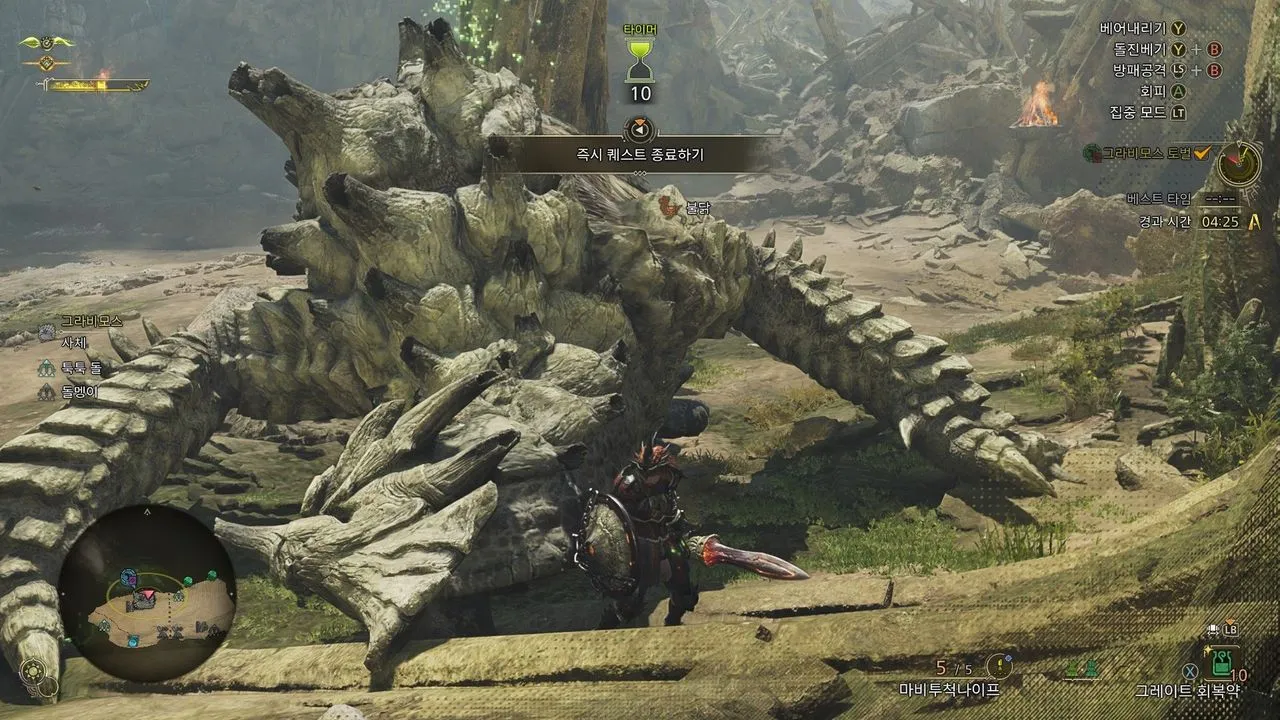Open the circular minimap

(x=147, y=591)
